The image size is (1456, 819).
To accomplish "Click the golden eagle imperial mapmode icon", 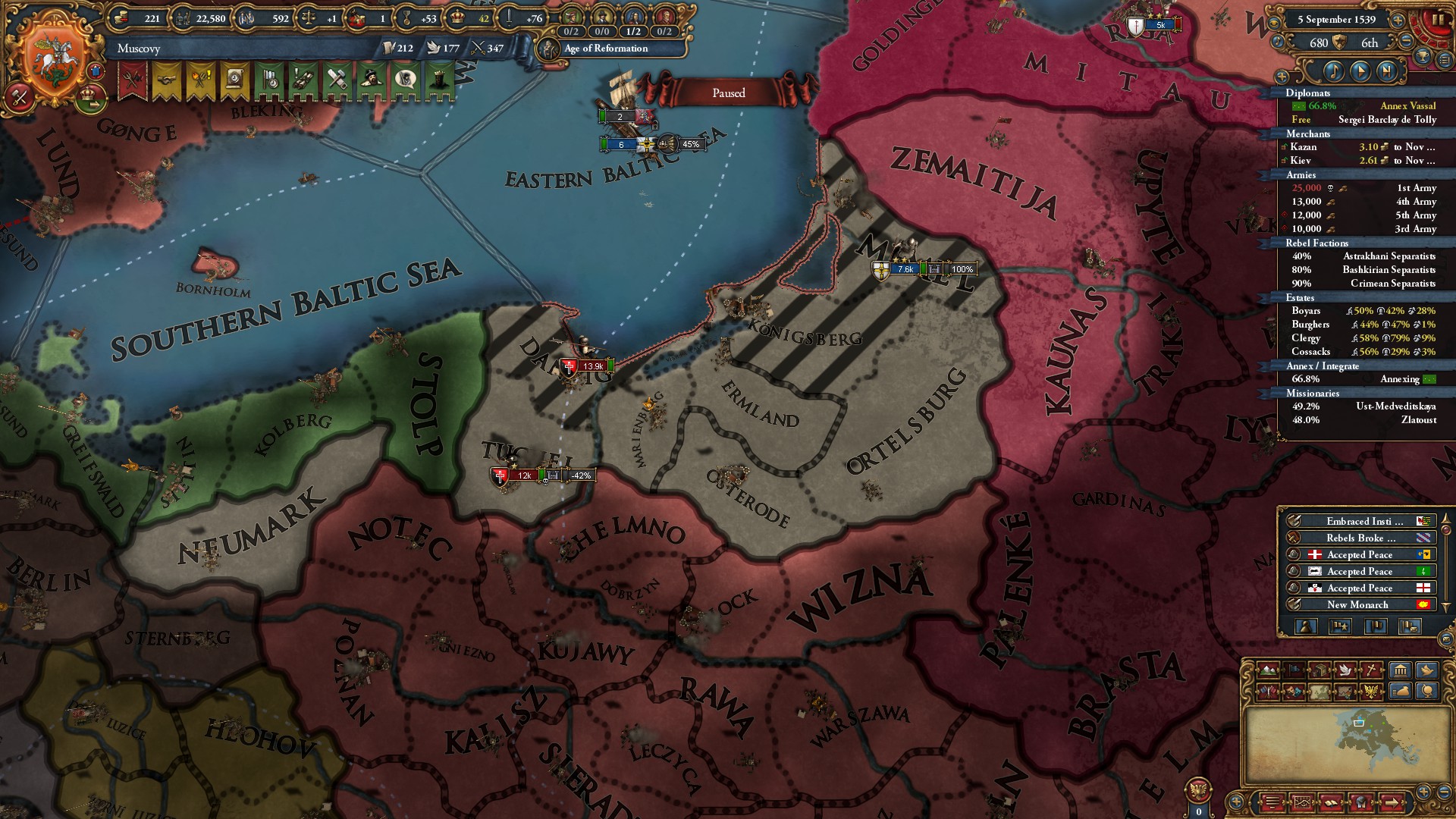I will point(1371,690).
